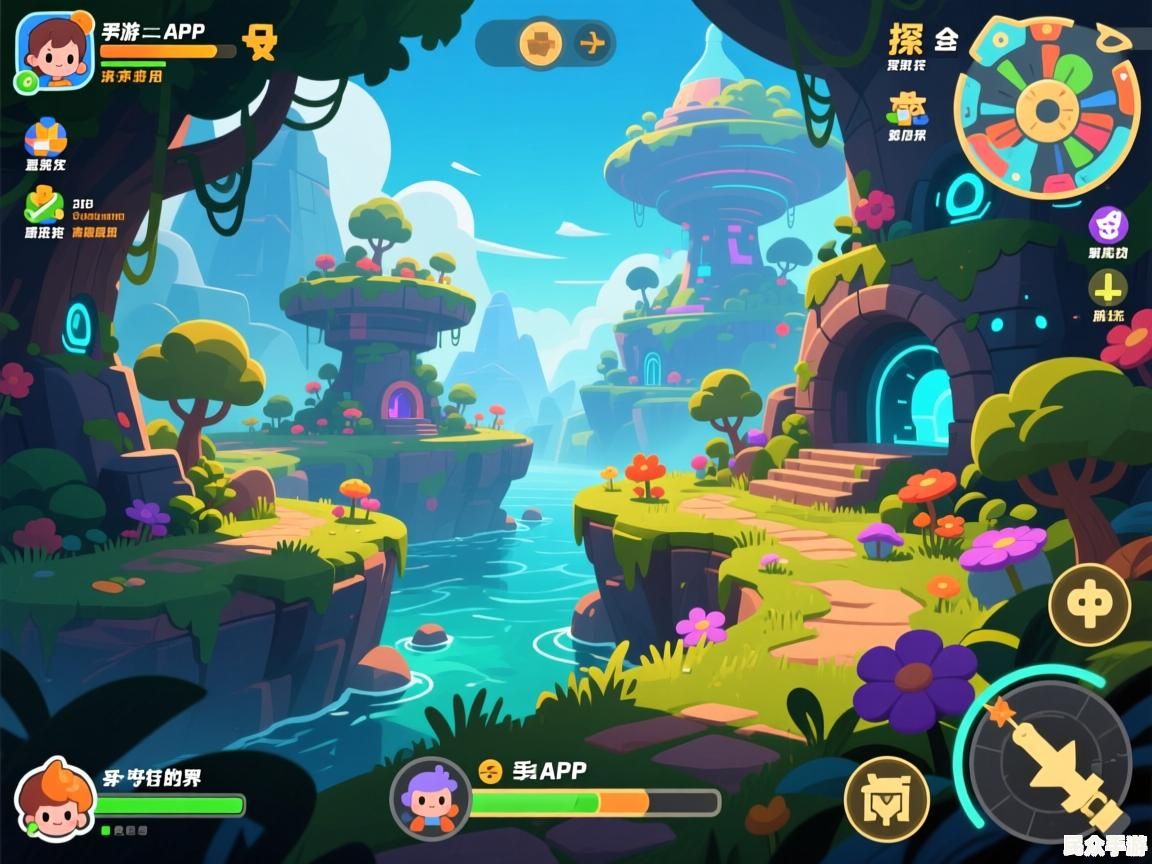This screenshot has height=864, width=1152.
Task: Open the player avatar in the top-left corner
Action: (54, 52)
